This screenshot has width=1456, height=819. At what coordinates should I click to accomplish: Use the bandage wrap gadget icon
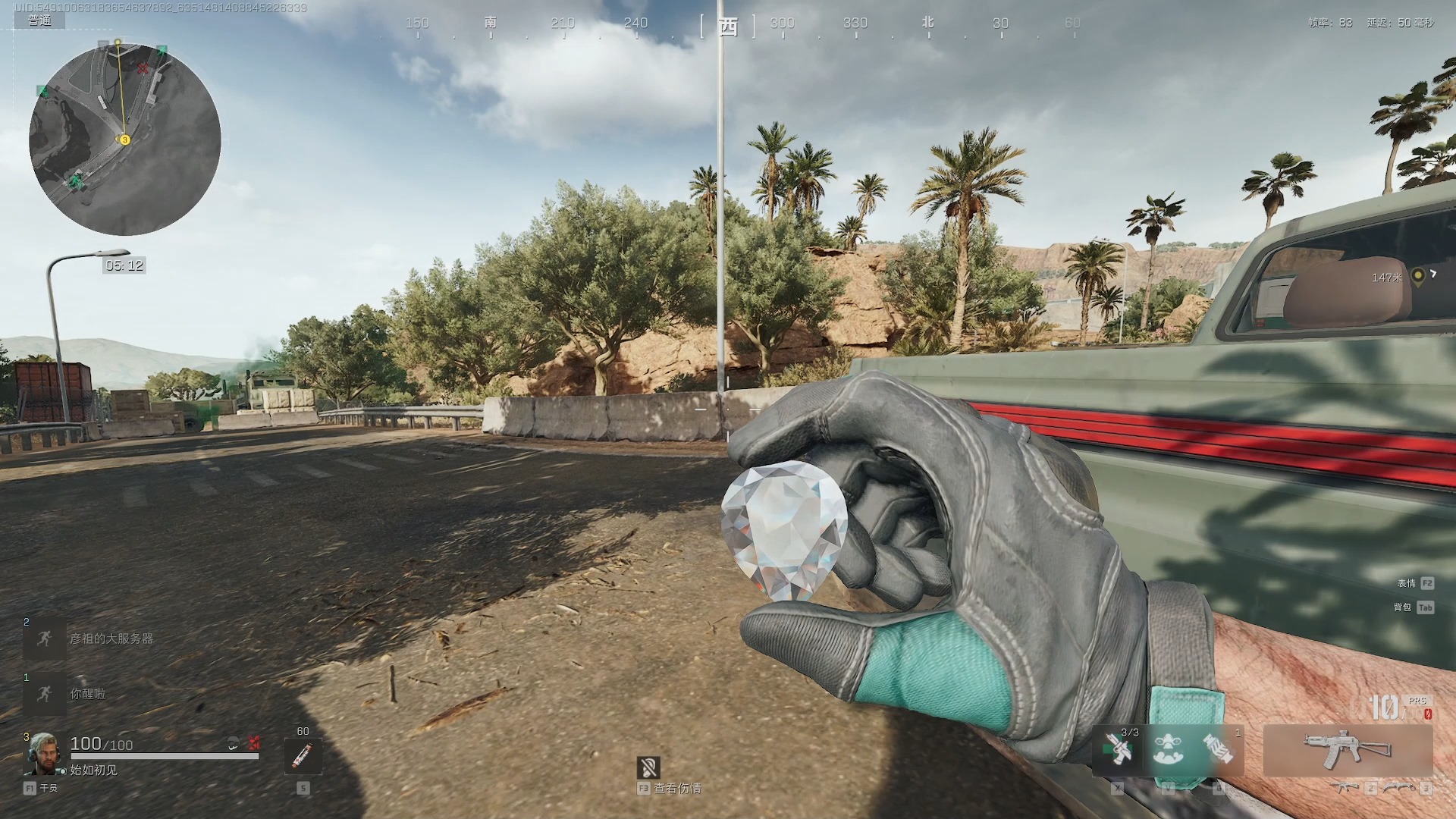point(1219,749)
